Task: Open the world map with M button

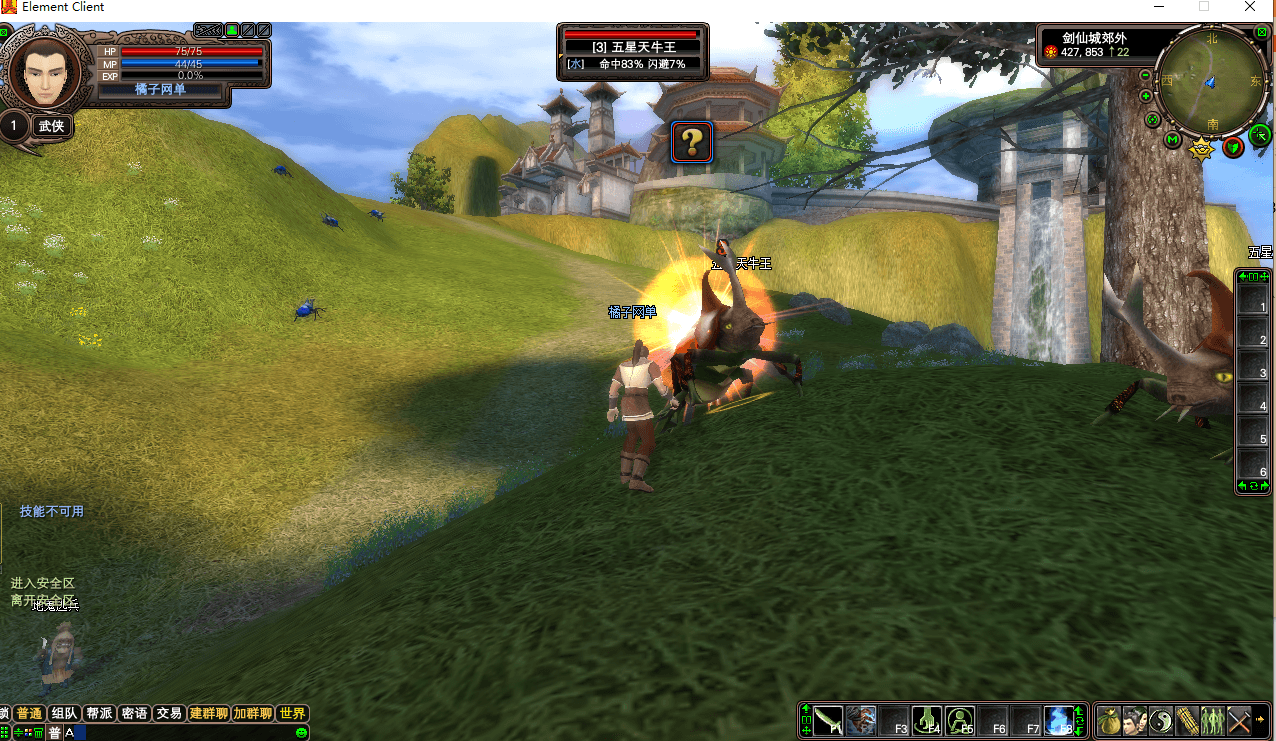Action: coord(1173,140)
